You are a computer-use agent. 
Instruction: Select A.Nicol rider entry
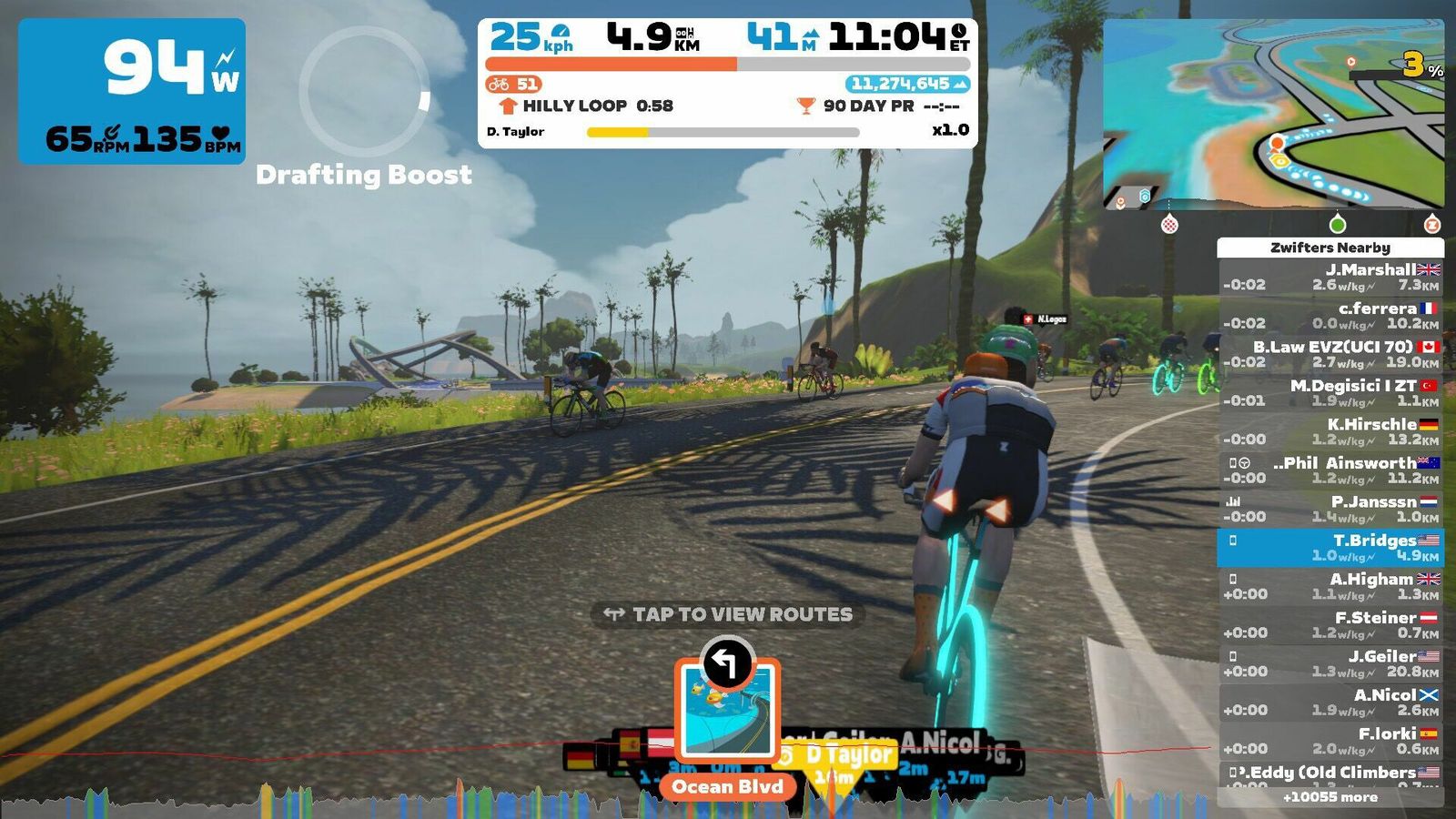point(1330,702)
